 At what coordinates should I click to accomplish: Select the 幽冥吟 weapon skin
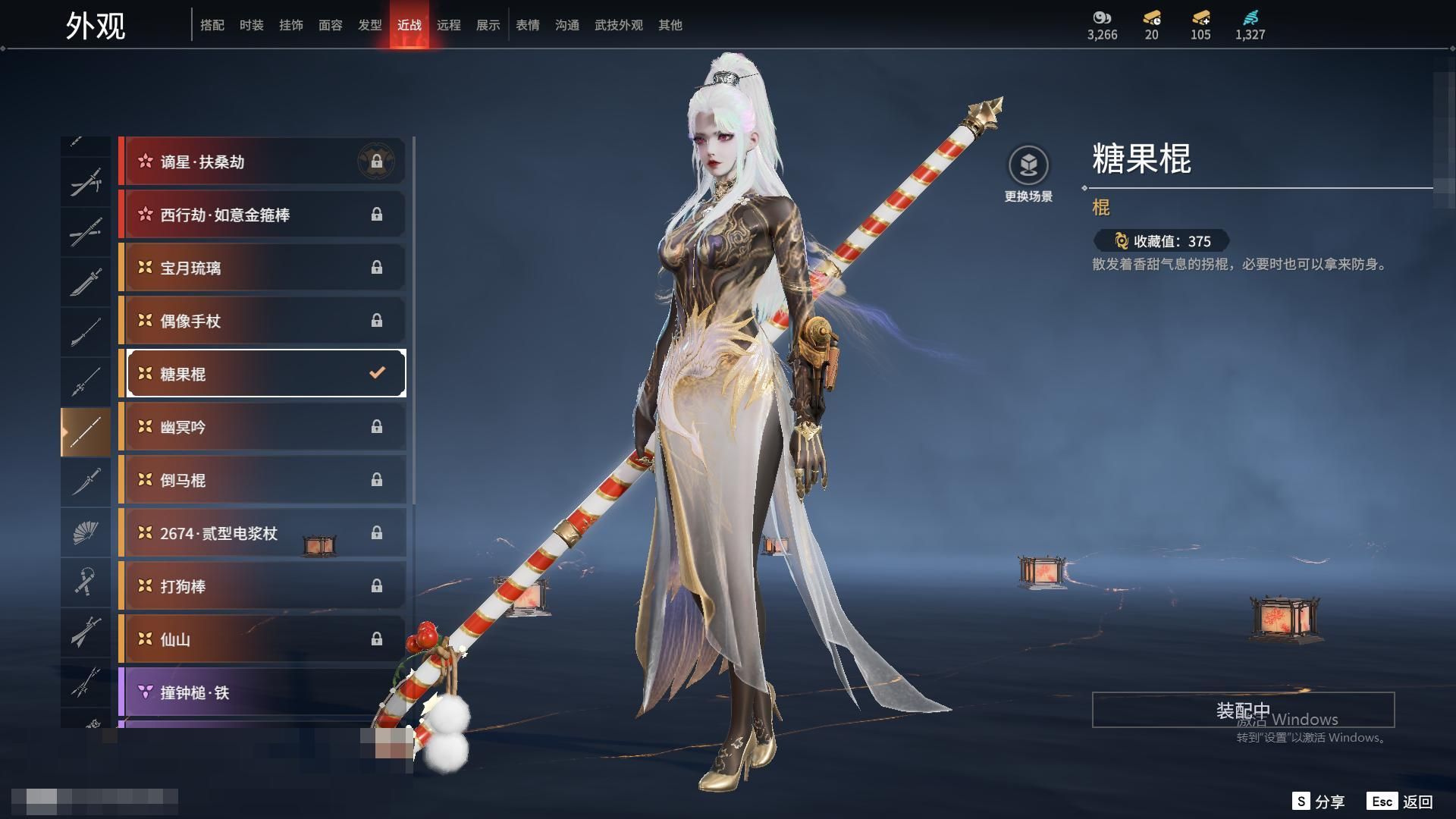point(262,427)
